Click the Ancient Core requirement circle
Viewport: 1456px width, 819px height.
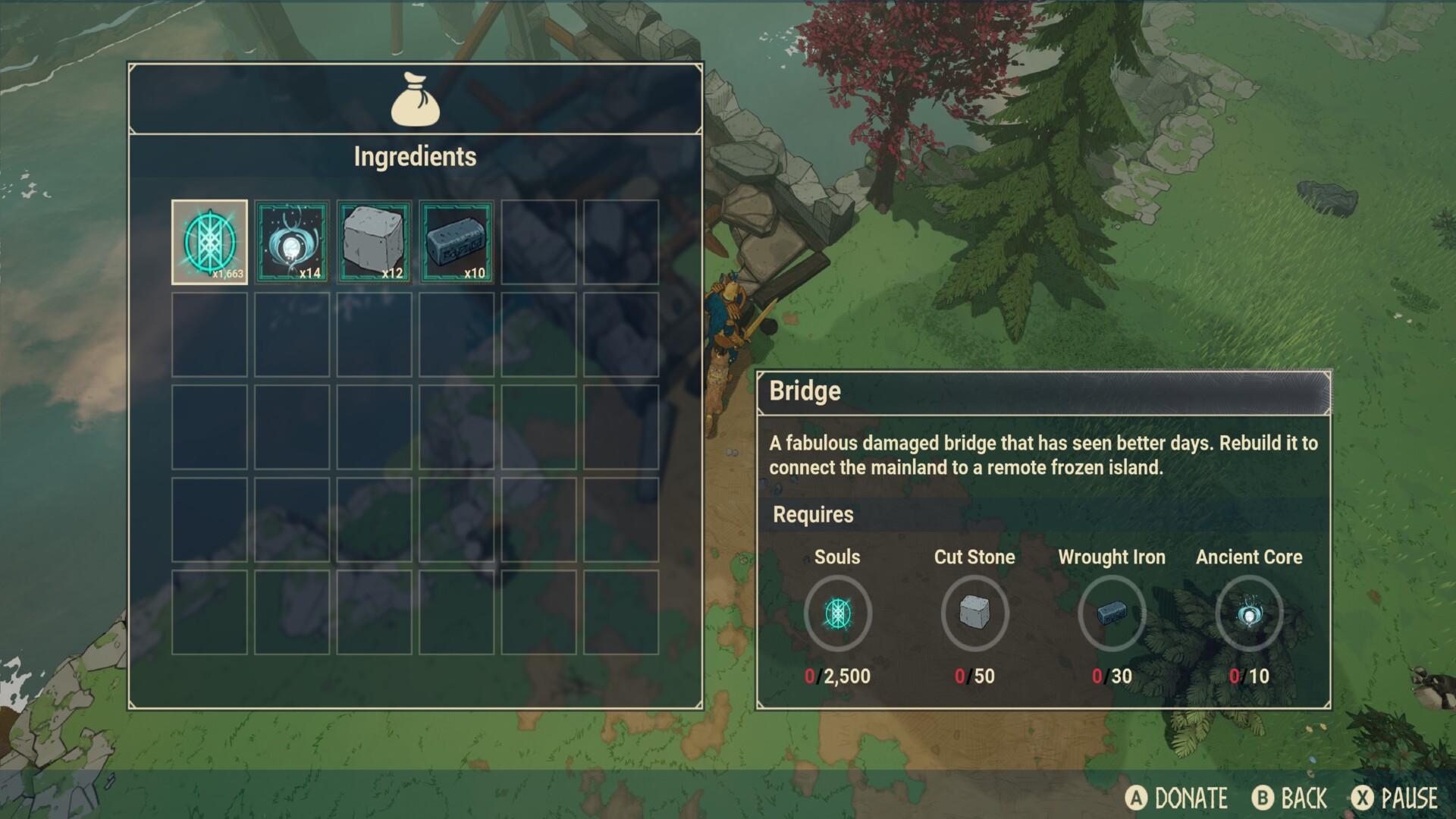pos(1249,612)
